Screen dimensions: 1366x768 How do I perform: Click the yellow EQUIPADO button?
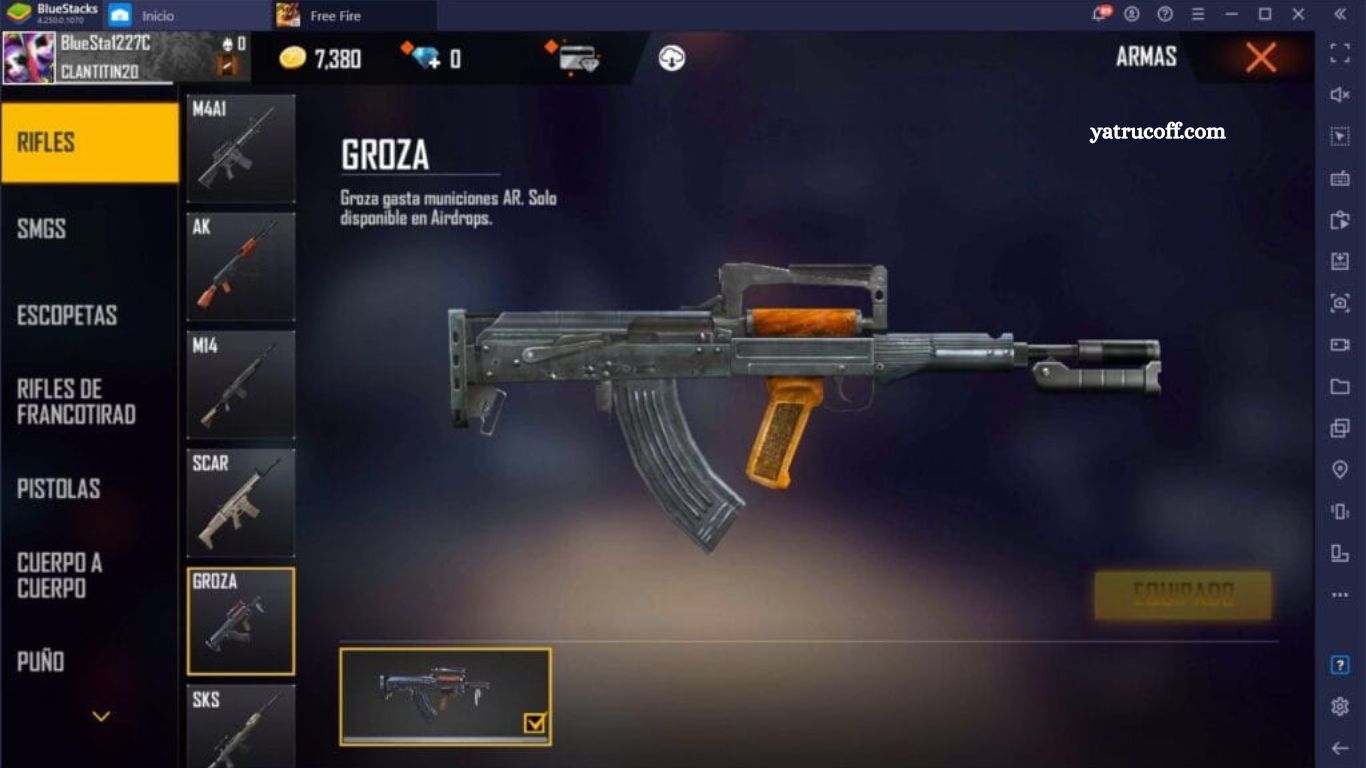[x=1183, y=596]
